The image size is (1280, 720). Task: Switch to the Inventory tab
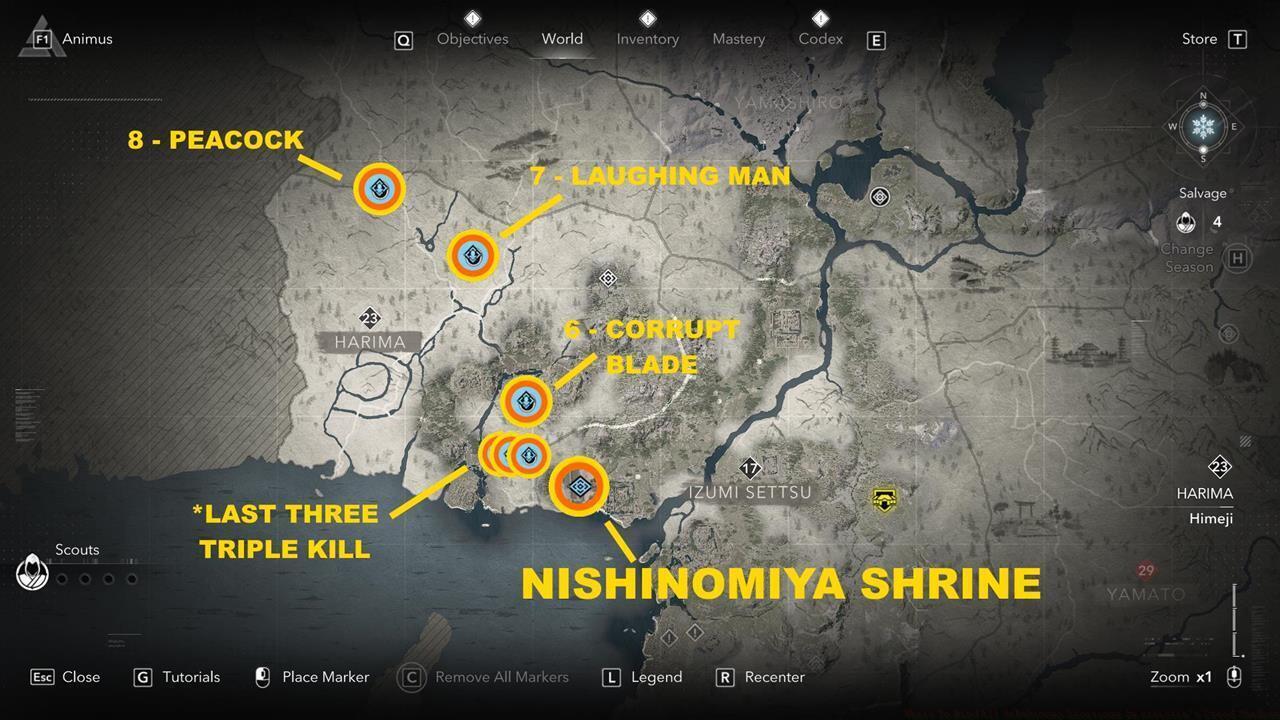pos(647,39)
